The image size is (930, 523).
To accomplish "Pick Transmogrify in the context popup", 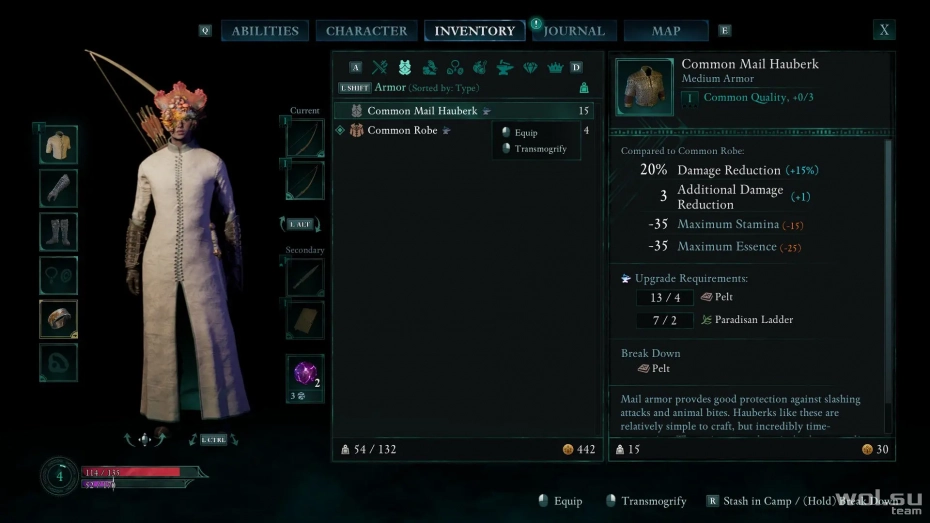I will (540, 149).
